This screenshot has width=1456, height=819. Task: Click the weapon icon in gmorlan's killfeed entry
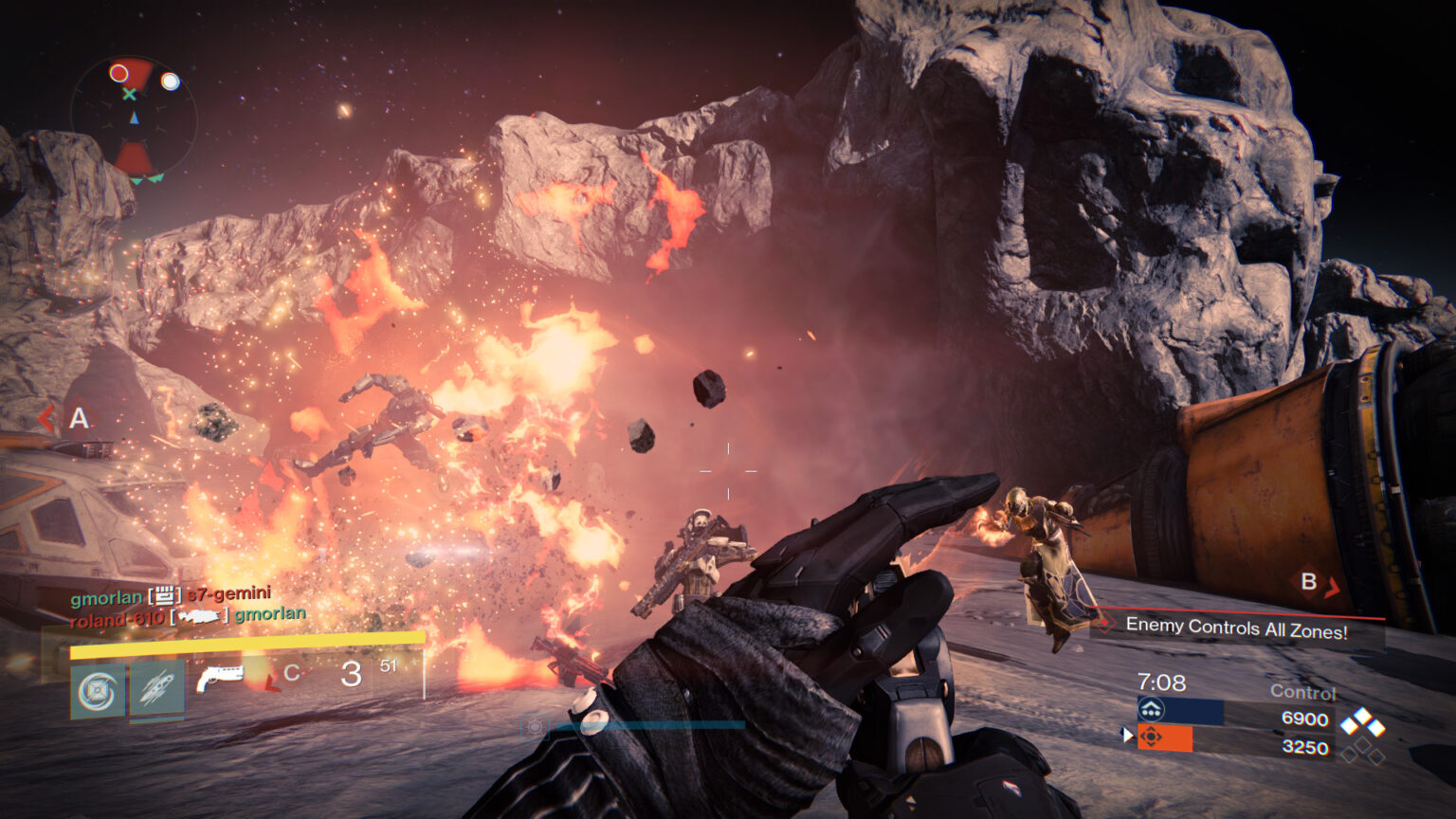pyautogui.click(x=165, y=597)
